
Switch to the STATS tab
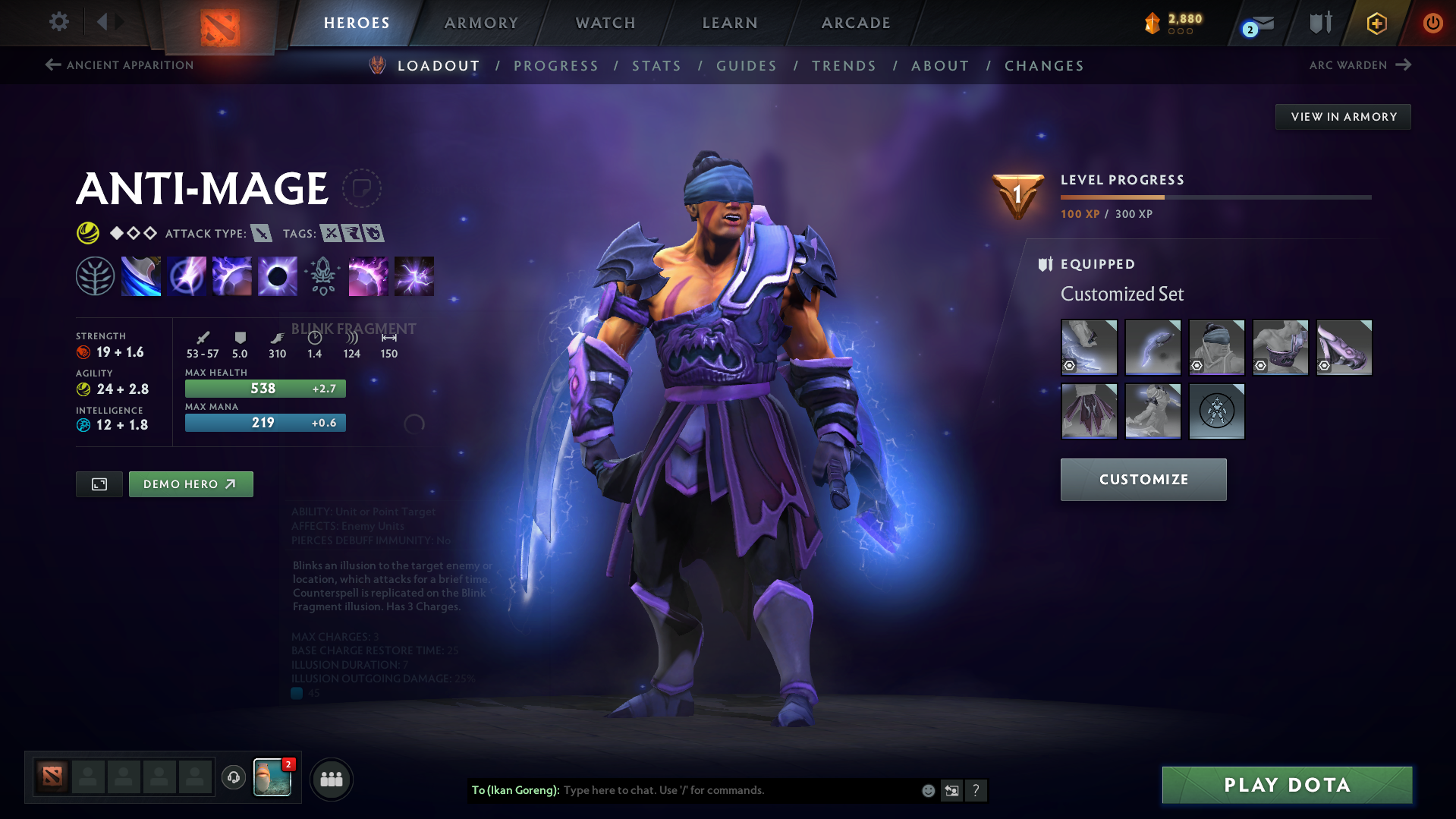[656, 66]
